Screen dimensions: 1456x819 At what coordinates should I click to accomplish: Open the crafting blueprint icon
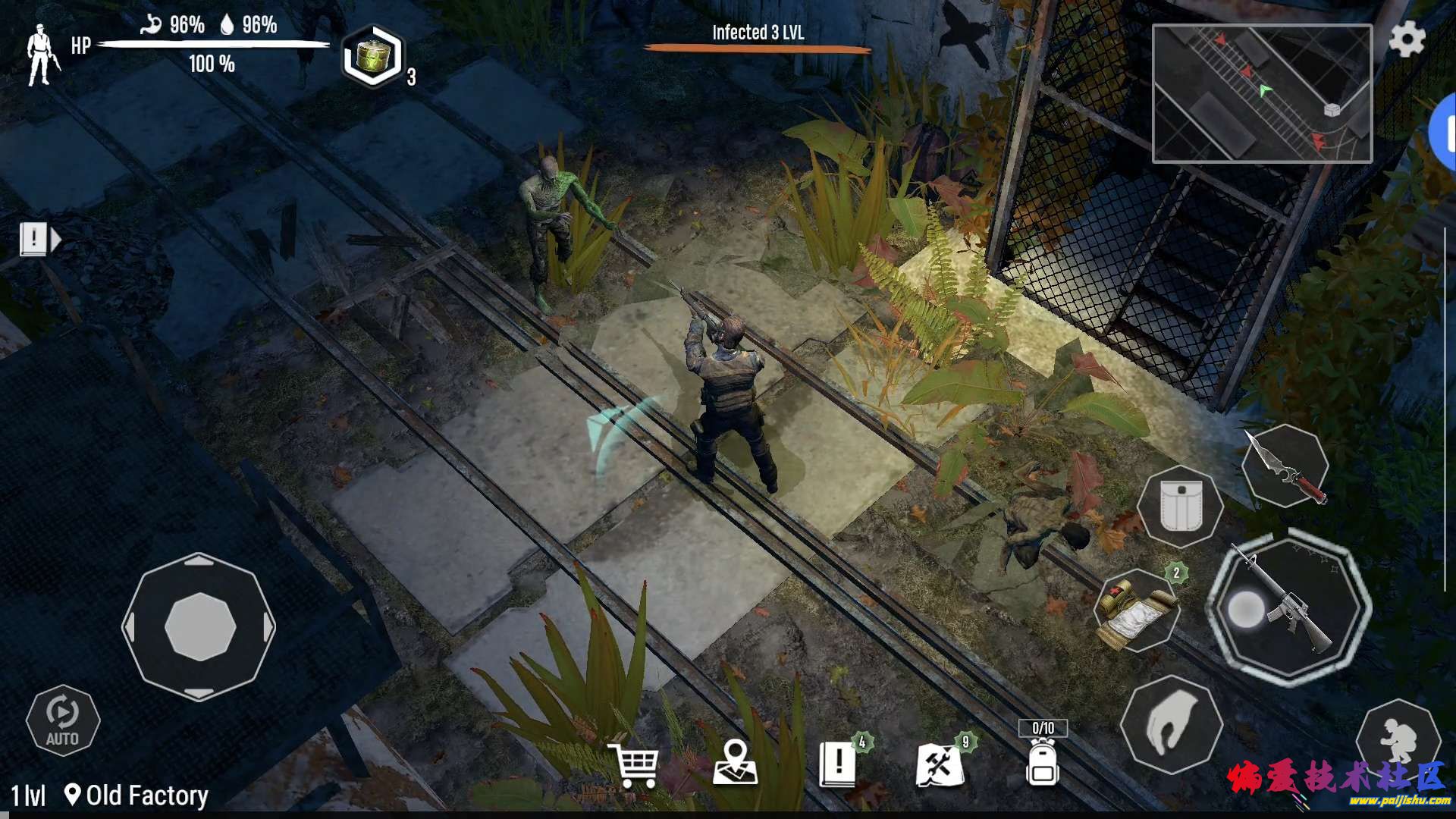click(940, 764)
